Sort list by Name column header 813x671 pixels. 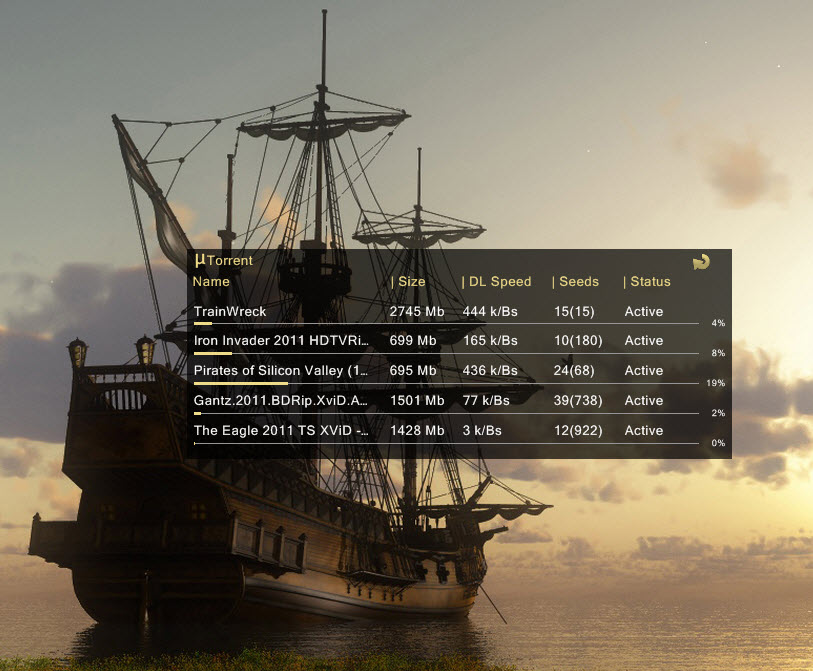[x=211, y=282]
